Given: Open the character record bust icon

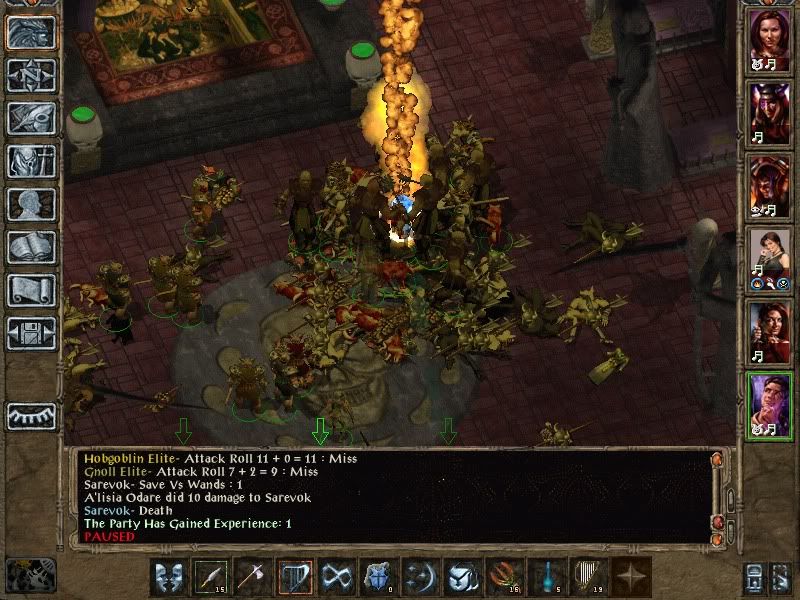Looking at the screenshot, I should tap(31, 204).
